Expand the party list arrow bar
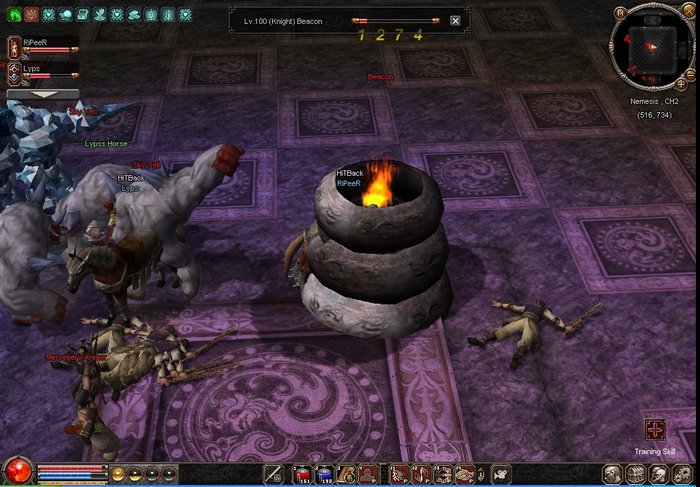The image size is (700, 487). pyautogui.click(x=43, y=94)
